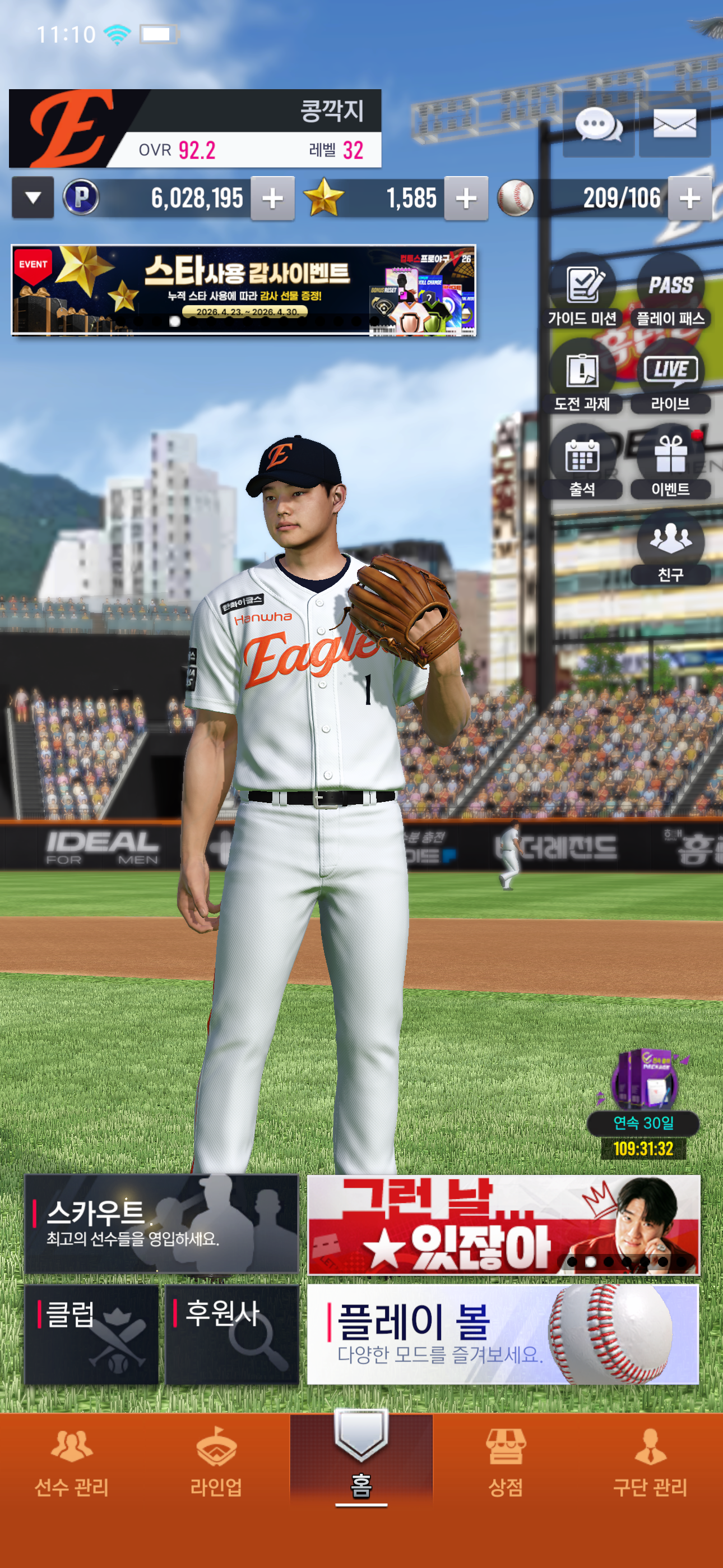Screen dimensions: 723x1568
Task: Open the mailbox envelope icon
Action: coord(674,125)
